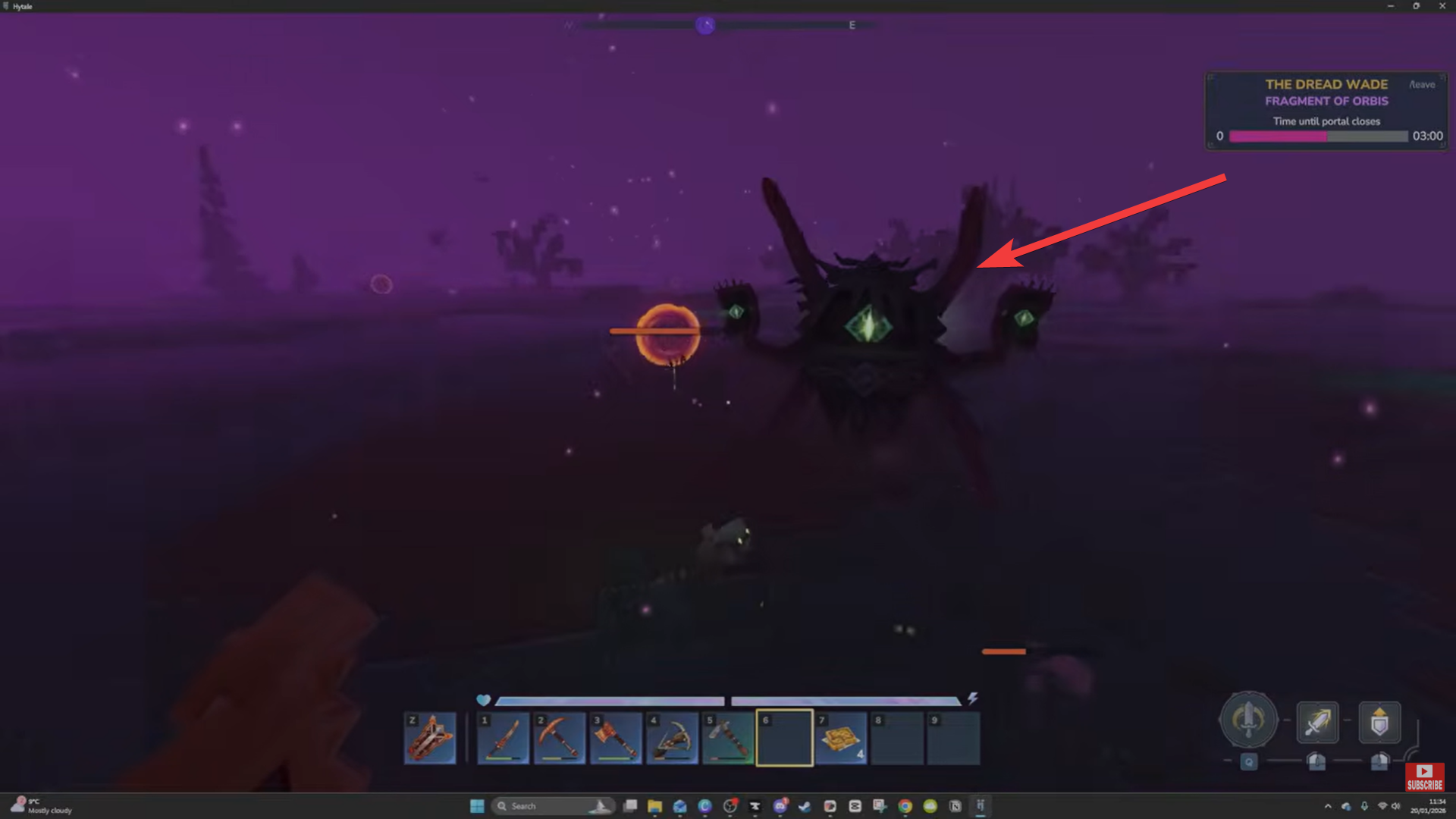The image size is (1456, 819).
Task: Click the attack crossed-swords slot icon
Action: [x=1317, y=721]
